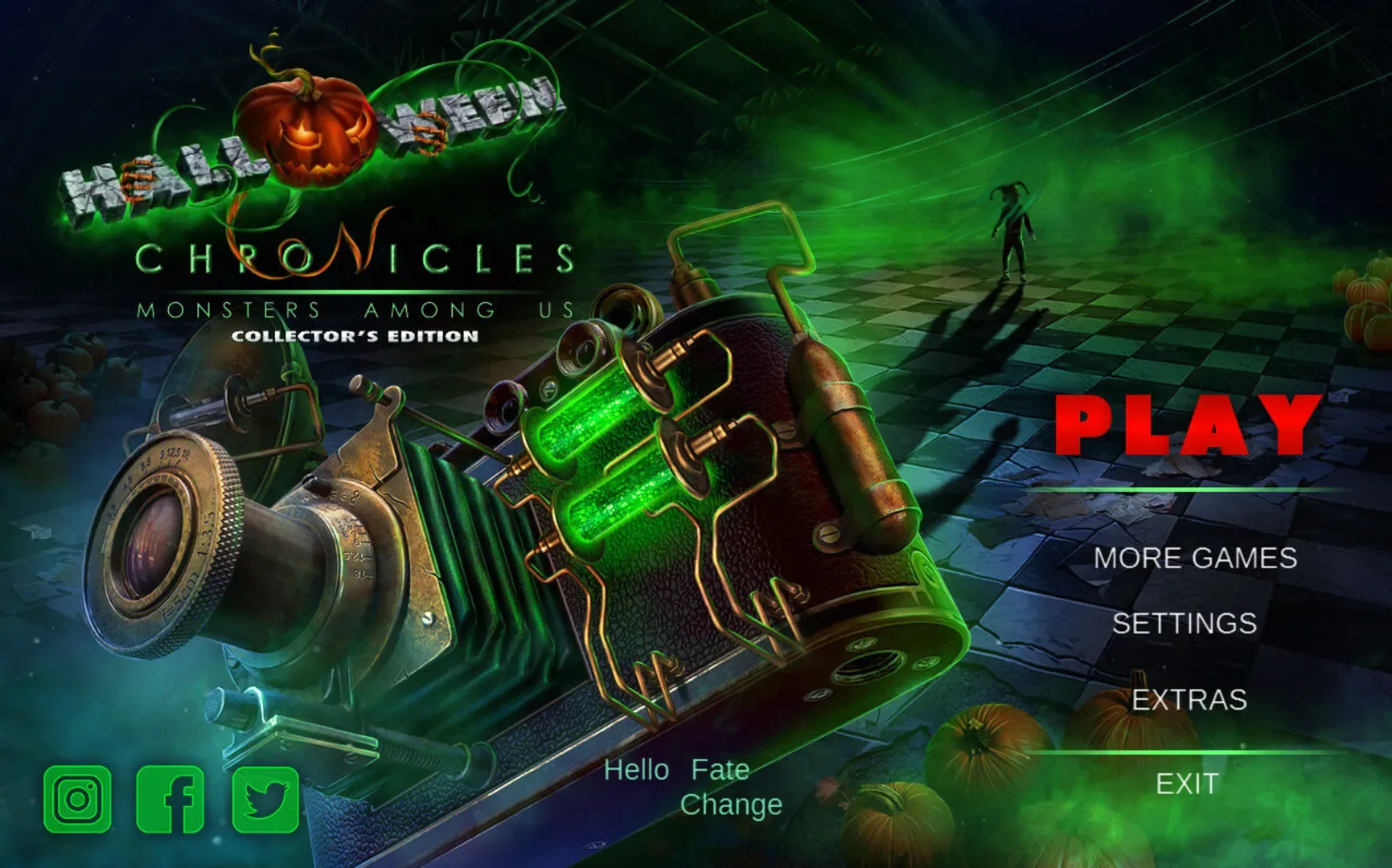1392x868 pixels.
Task: Open the EXTRAS menu entry
Action: point(1189,700)
